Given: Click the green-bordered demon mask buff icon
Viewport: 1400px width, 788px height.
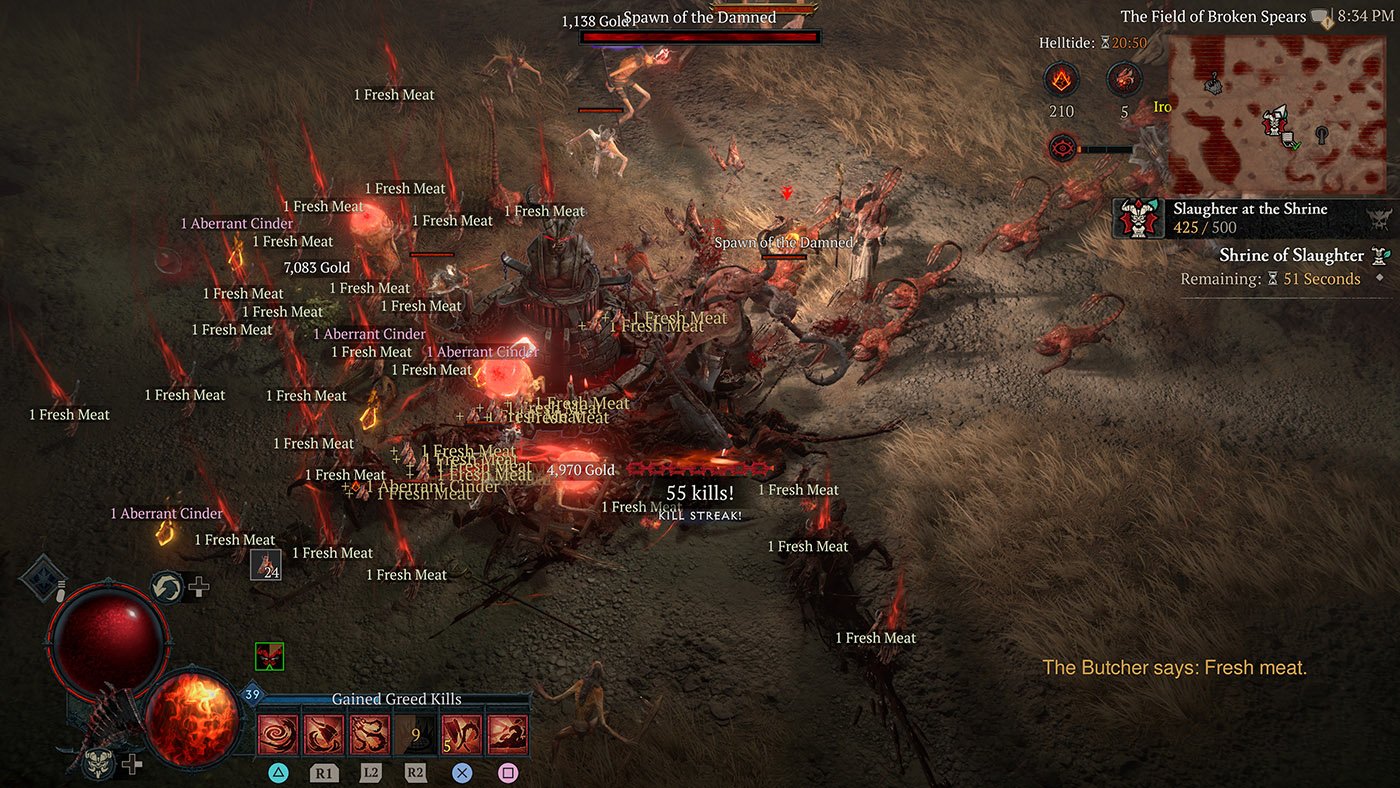Looking at the screenshot, I should pos(269,656).
